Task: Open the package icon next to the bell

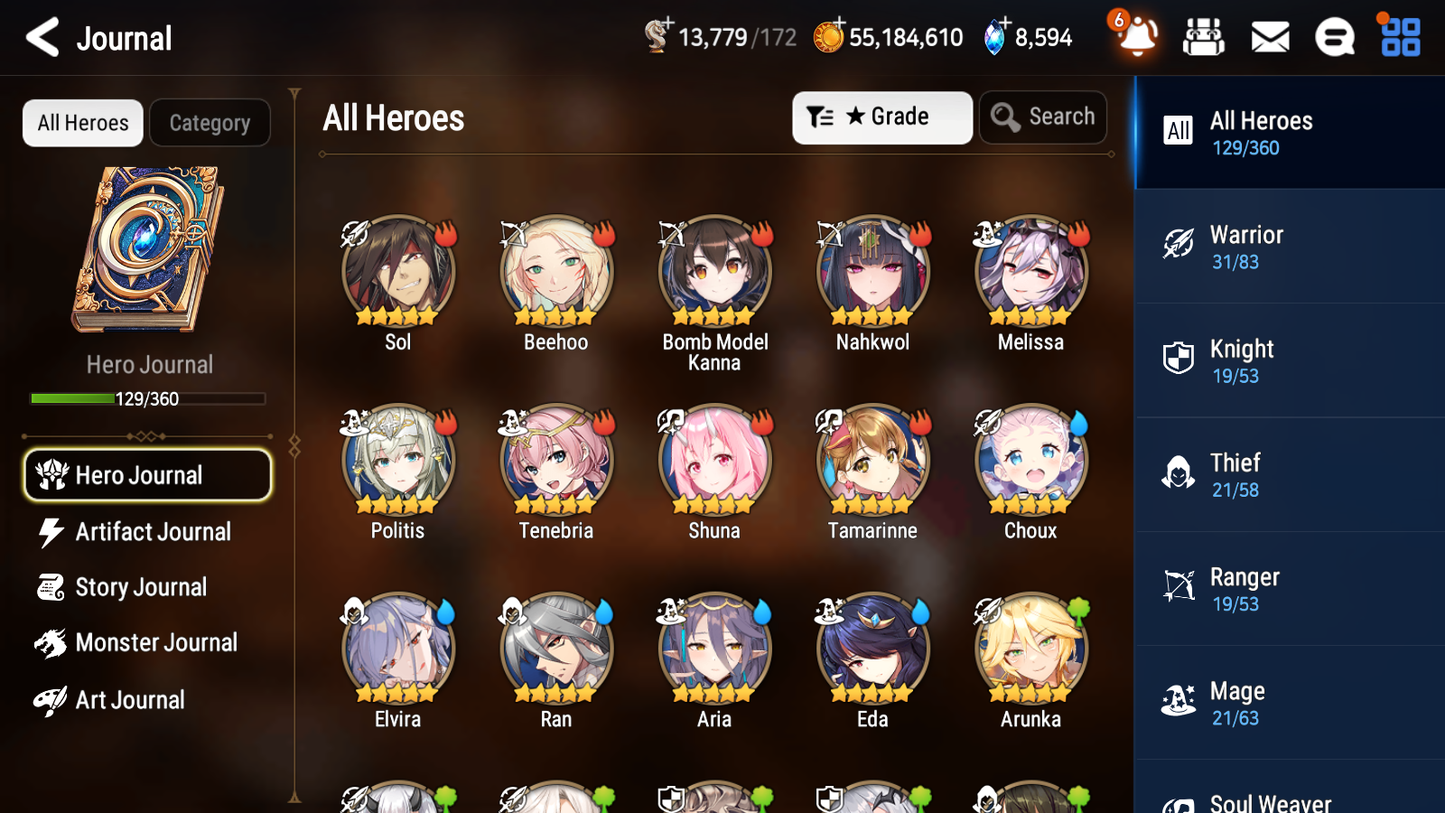Action: coord(1203,36)
